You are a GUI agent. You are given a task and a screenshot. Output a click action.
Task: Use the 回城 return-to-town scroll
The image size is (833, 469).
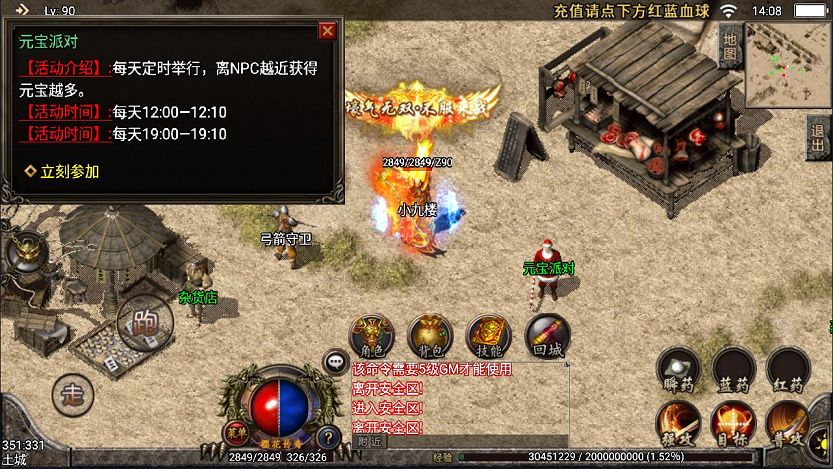pos(546,335)
